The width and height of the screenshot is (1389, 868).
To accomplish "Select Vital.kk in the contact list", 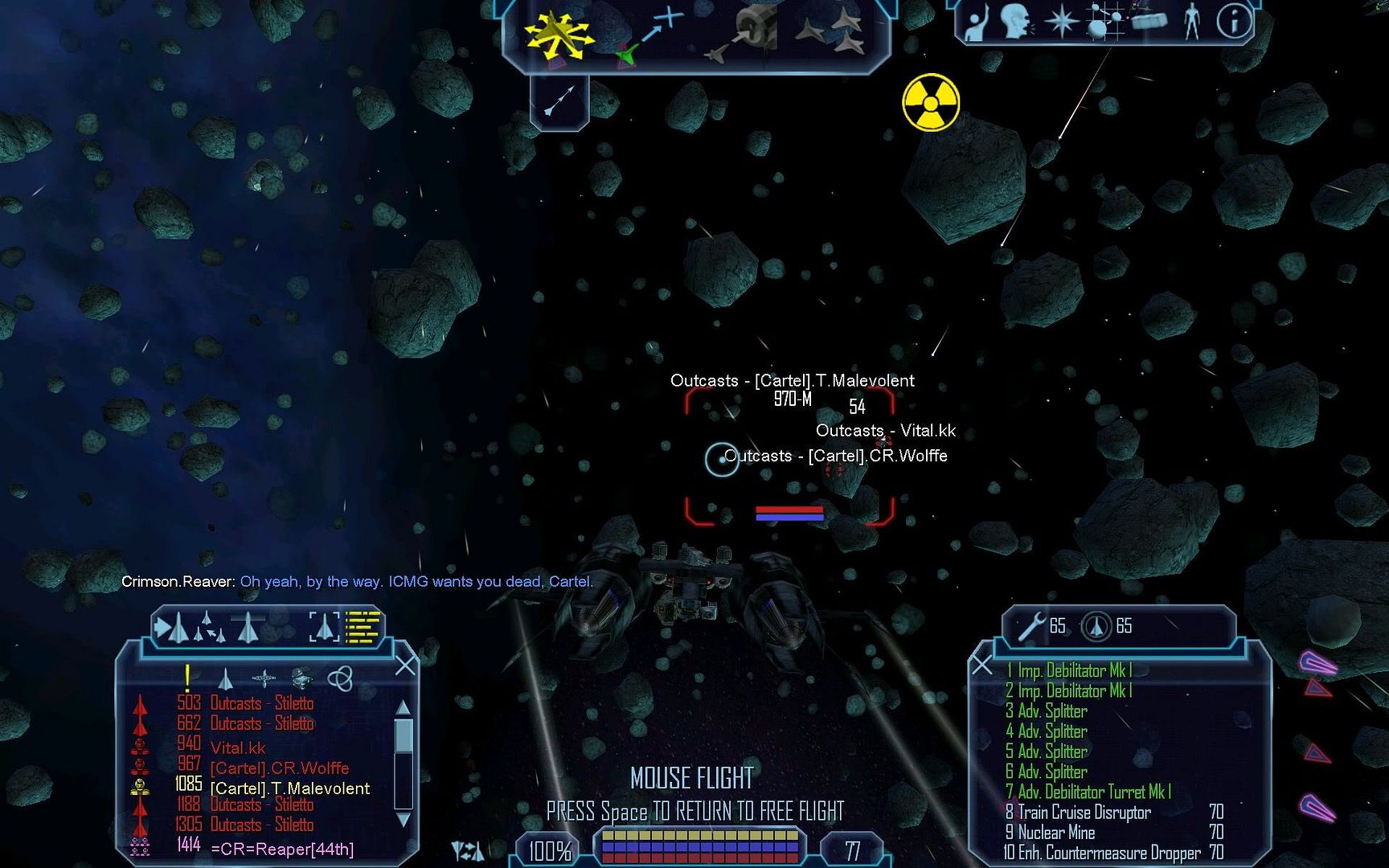I will (x=238, y=748).
